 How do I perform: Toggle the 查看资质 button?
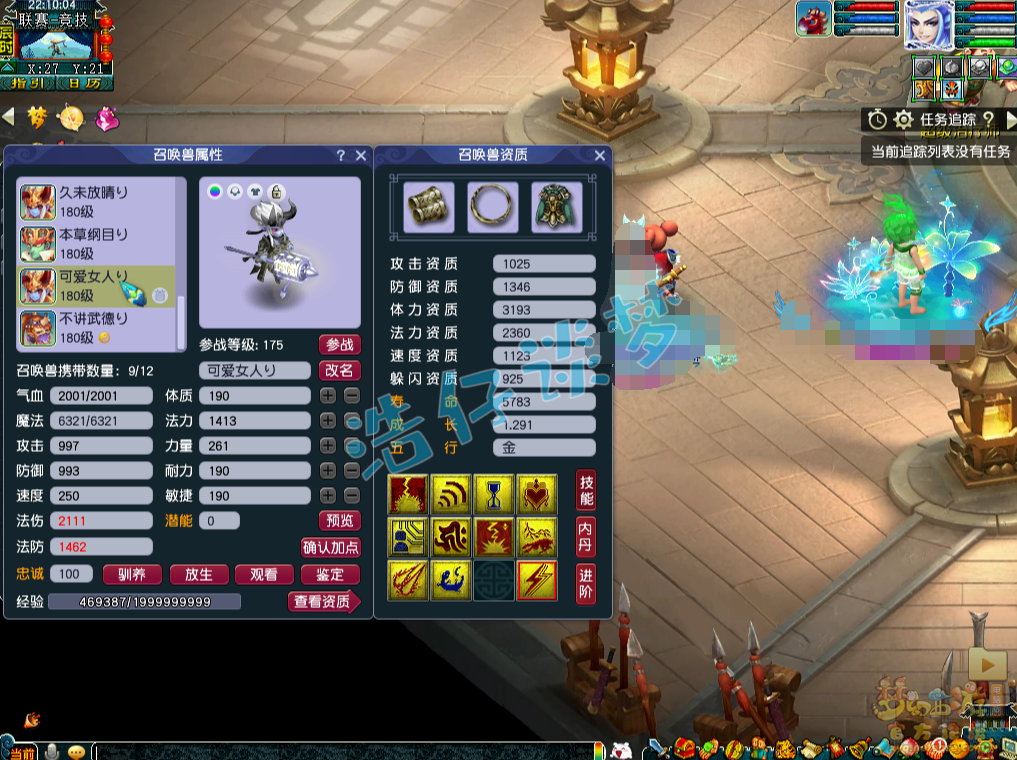tap(322, 601)
